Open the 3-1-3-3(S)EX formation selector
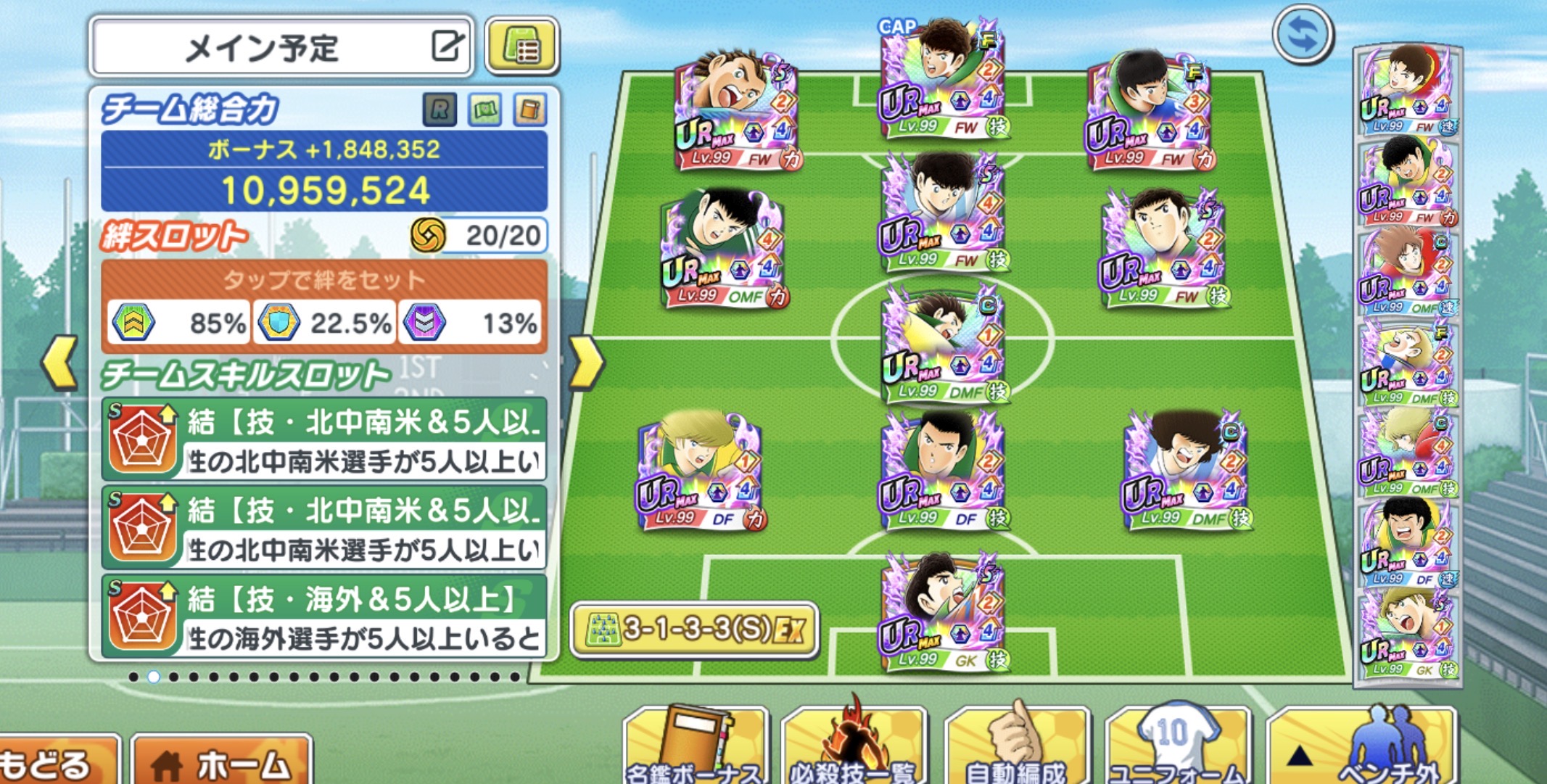 (695, 629)
